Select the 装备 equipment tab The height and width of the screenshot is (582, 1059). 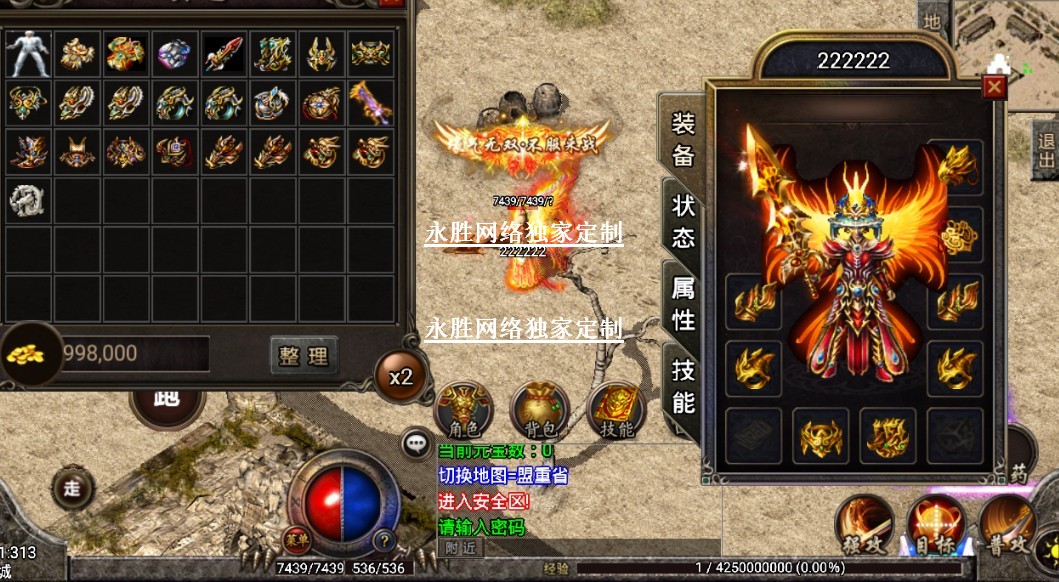coord(684,139)
